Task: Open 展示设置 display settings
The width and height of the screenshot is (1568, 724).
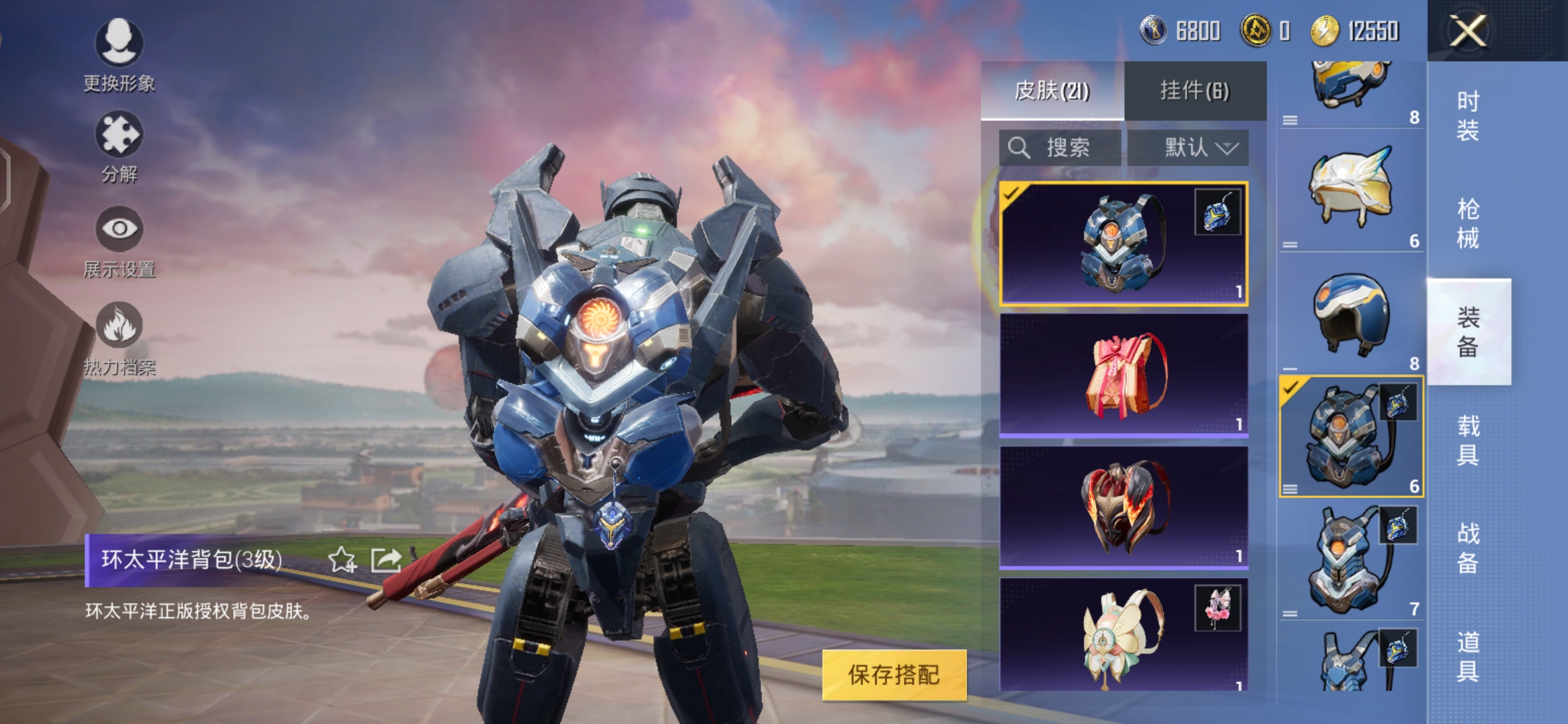Action: pyautogui.click(x=119, y=241)
